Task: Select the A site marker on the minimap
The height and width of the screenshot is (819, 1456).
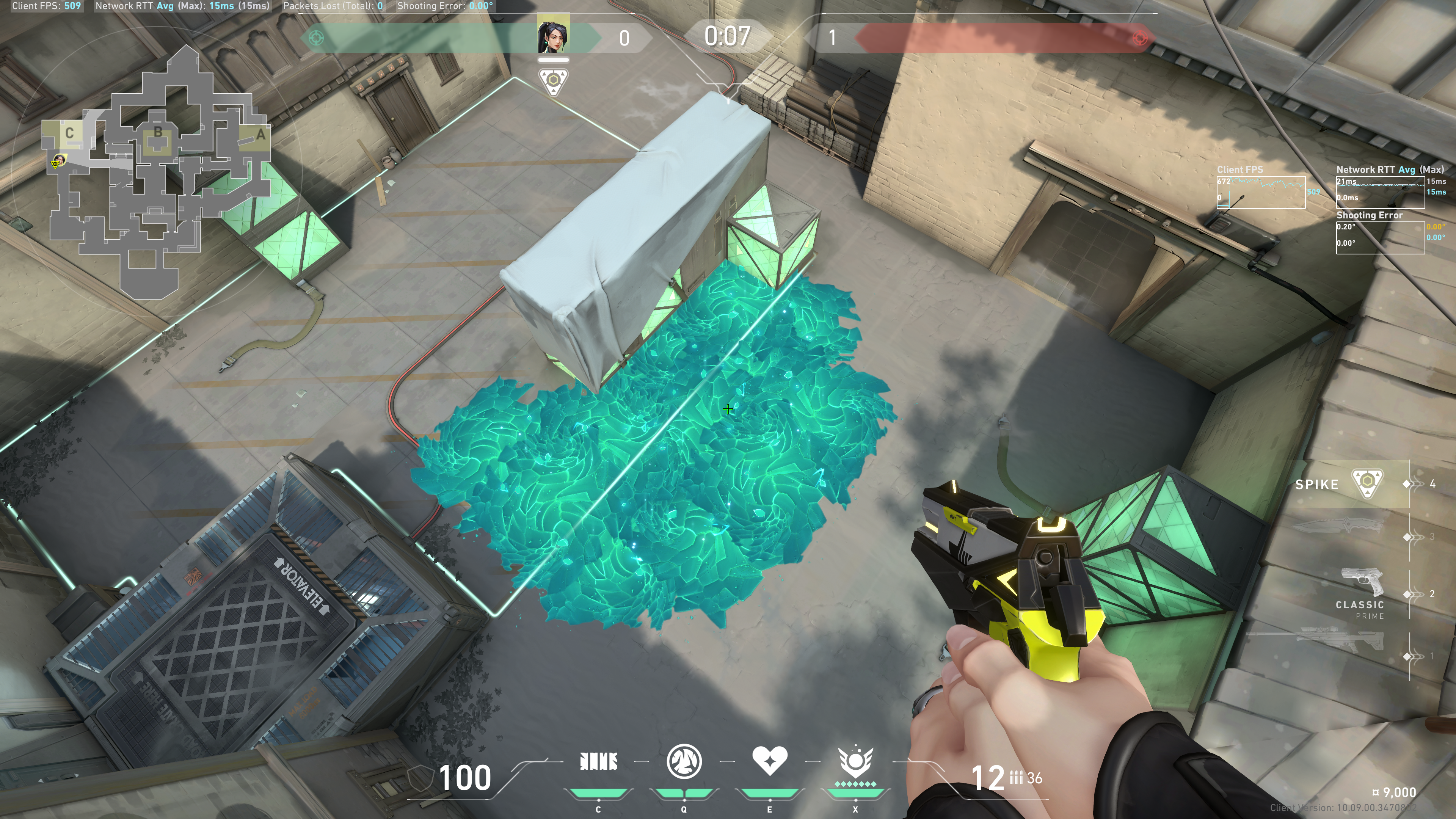Action: click(260, 135)
